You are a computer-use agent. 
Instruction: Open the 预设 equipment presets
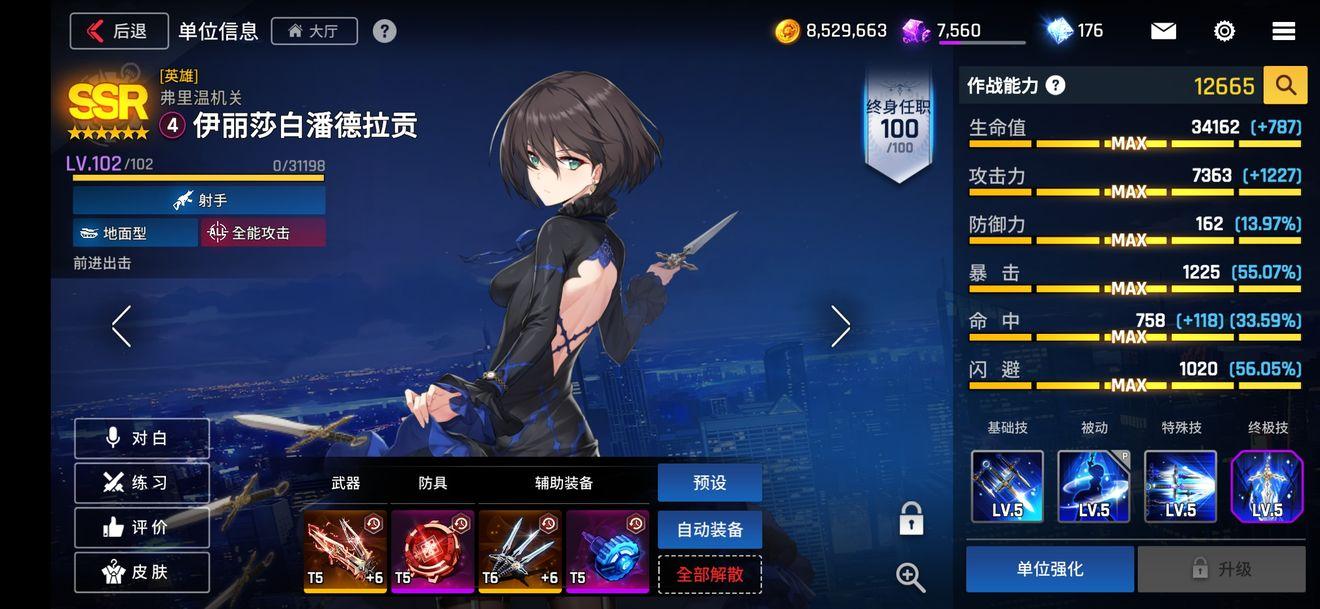click(709, 483)
